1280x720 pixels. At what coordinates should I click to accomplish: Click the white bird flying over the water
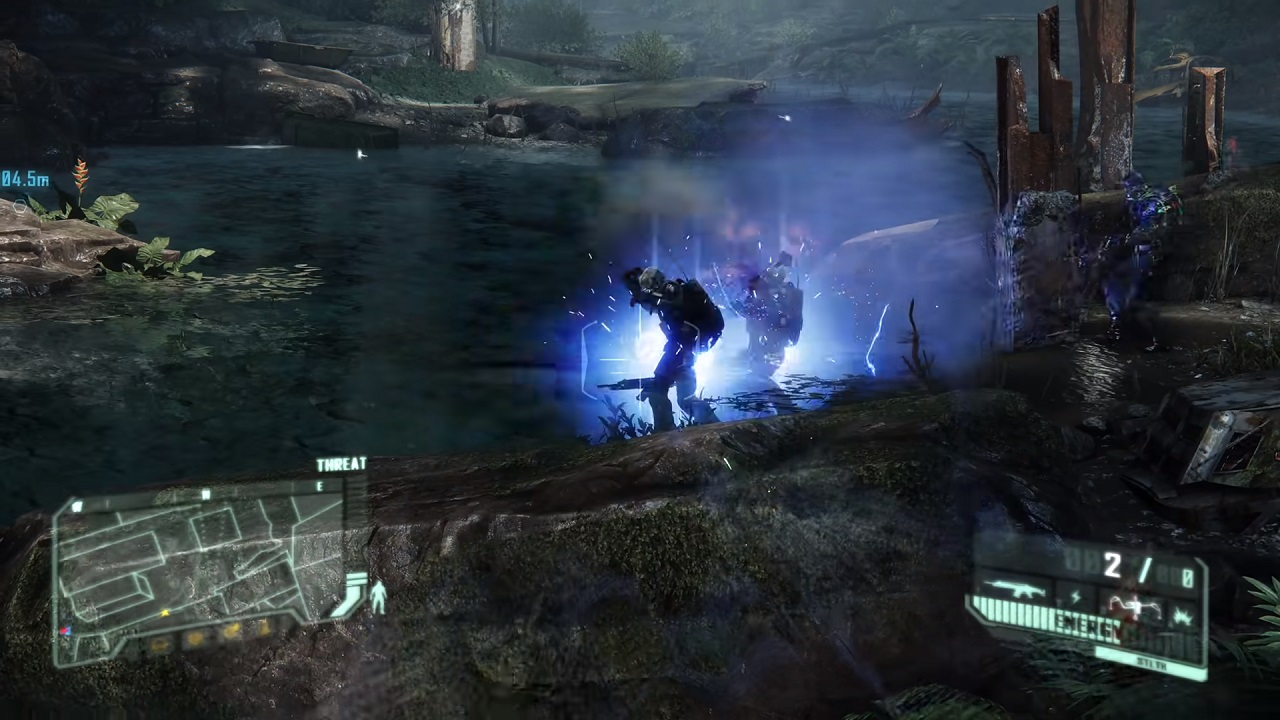click(x=362, y=154)
